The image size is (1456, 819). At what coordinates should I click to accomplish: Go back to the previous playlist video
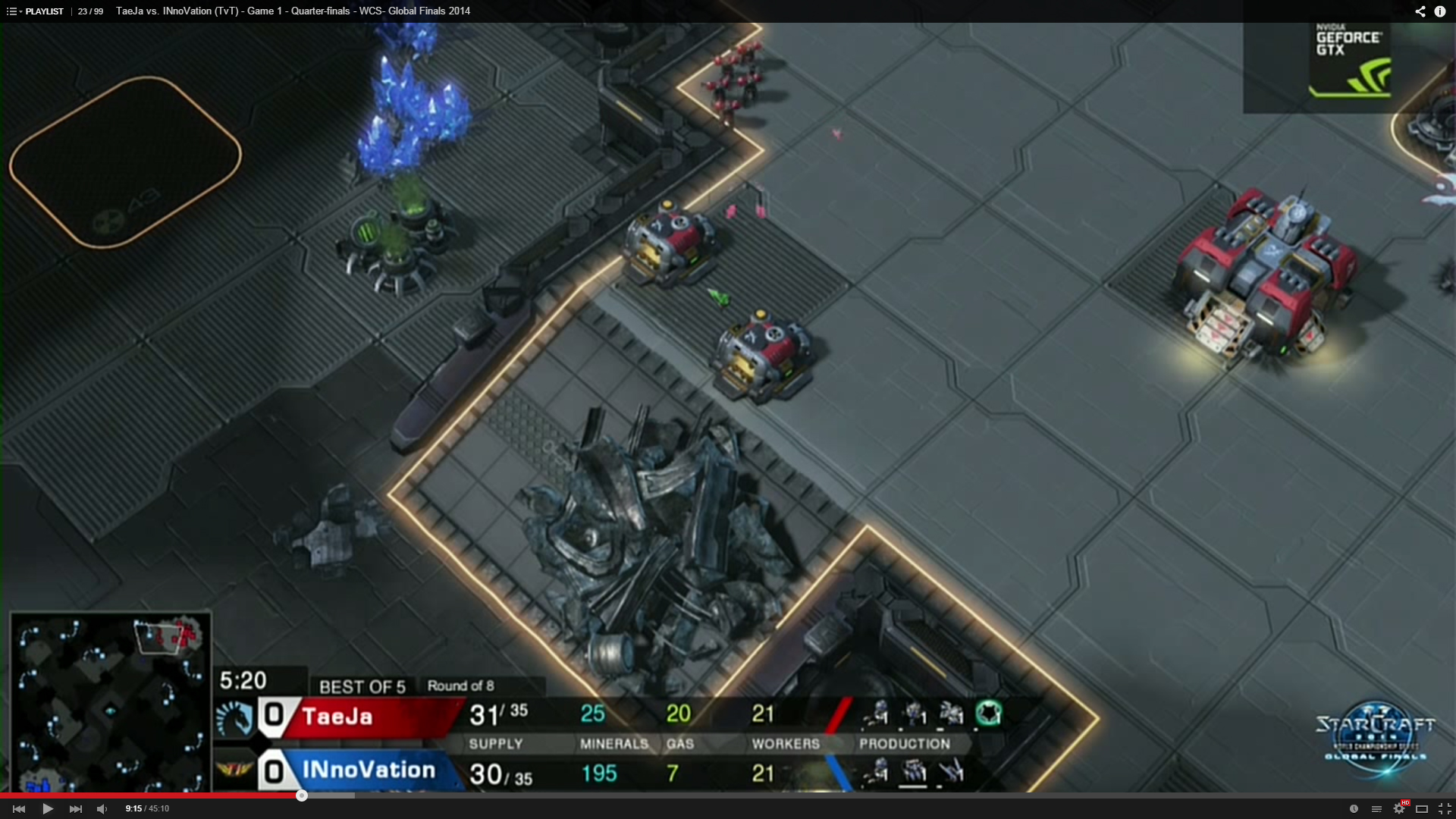[20, 808]
